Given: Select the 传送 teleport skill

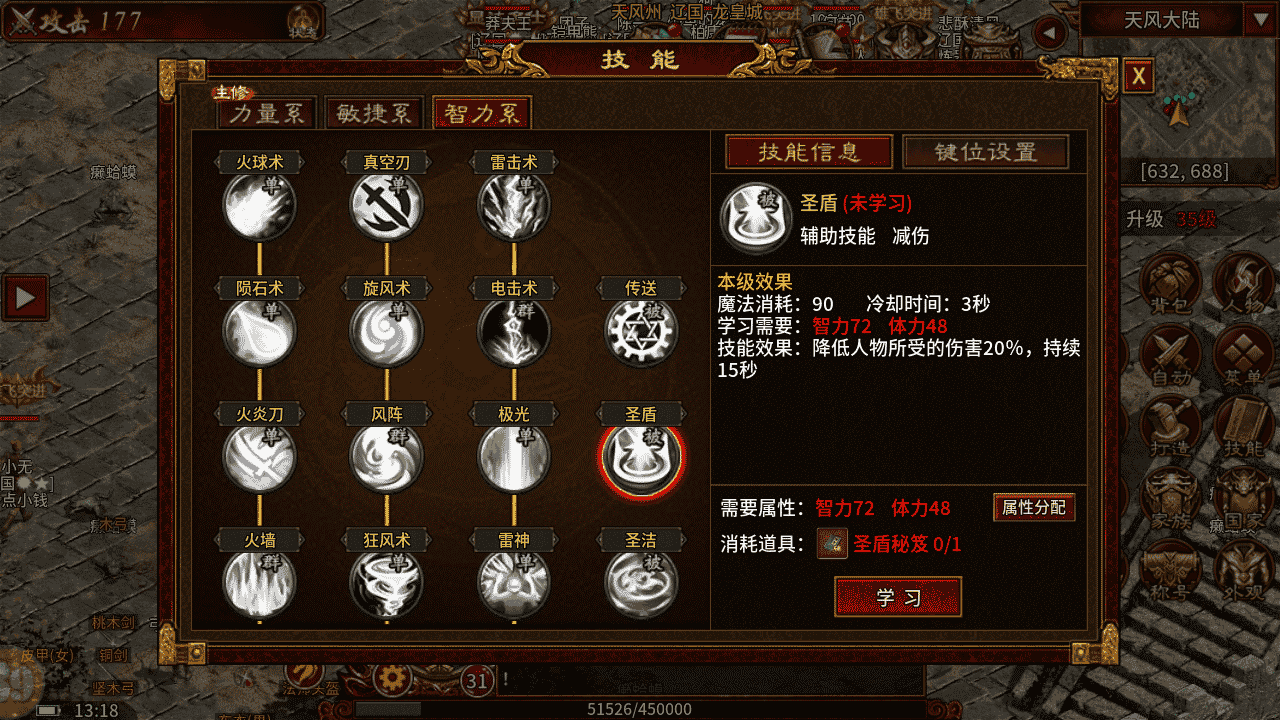Looking at the screenshot, I should pyautogui.click(x=641, y=331).
